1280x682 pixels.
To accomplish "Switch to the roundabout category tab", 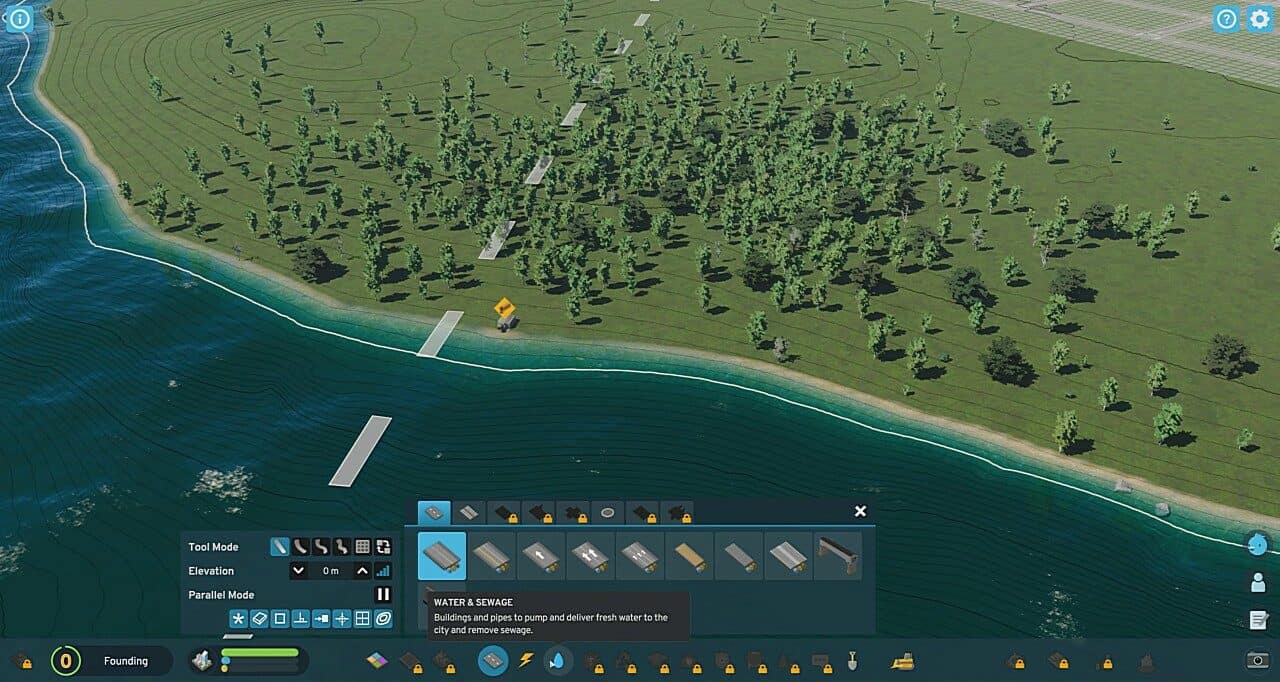I will 607,513.
